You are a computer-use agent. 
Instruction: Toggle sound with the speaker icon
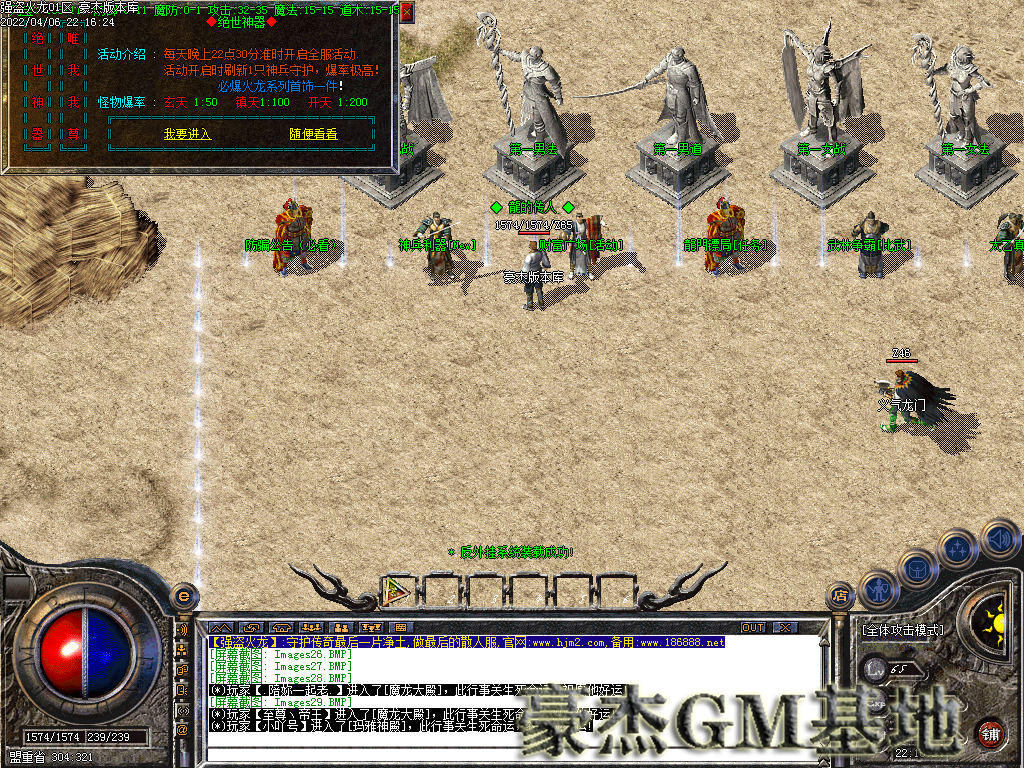coord(998,538)
